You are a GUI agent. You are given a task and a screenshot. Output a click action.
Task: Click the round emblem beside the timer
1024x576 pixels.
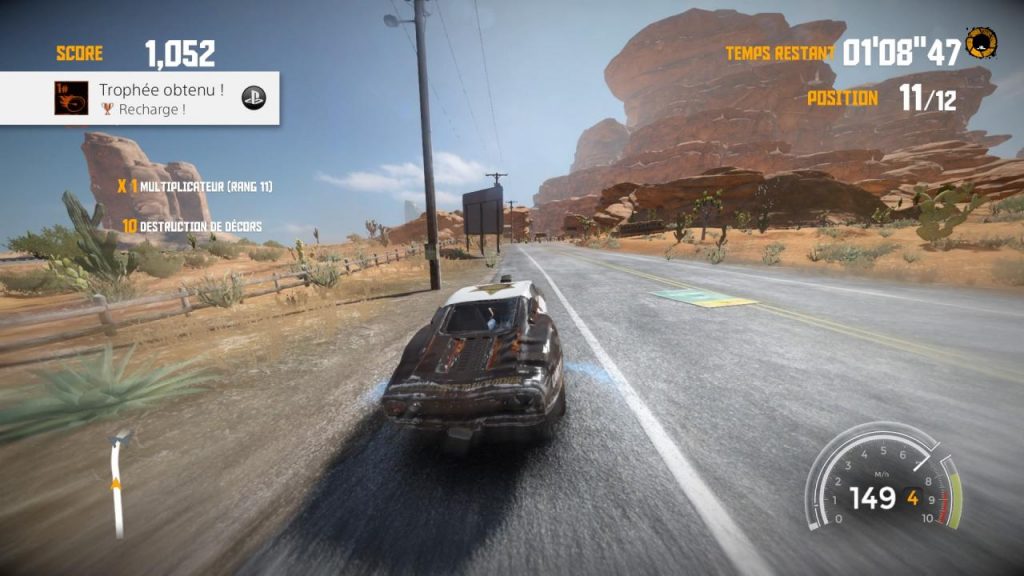(981, 42)
